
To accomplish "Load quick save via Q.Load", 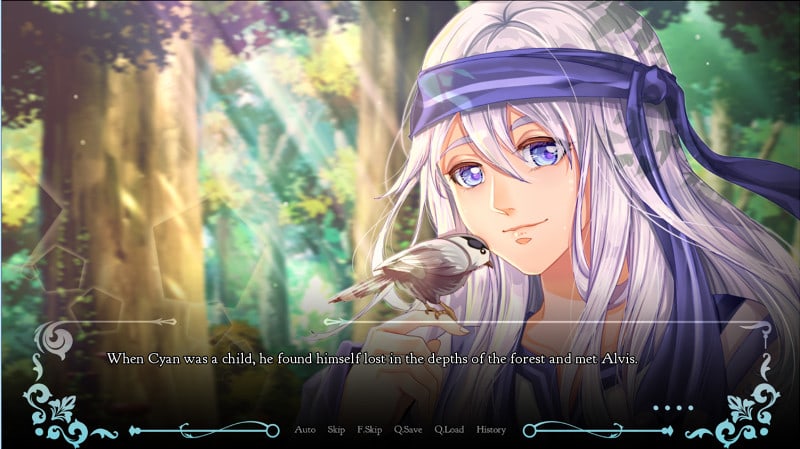I will click(x=449, y=430).
